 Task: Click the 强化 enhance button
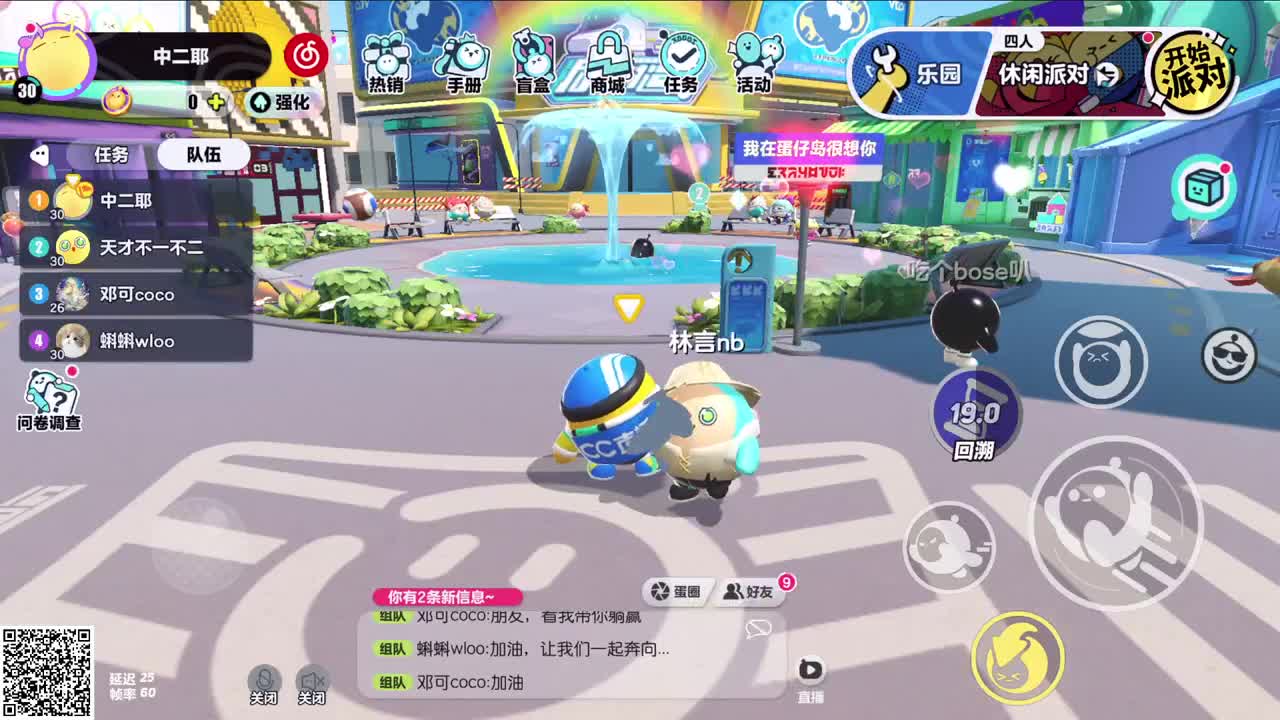283,101
